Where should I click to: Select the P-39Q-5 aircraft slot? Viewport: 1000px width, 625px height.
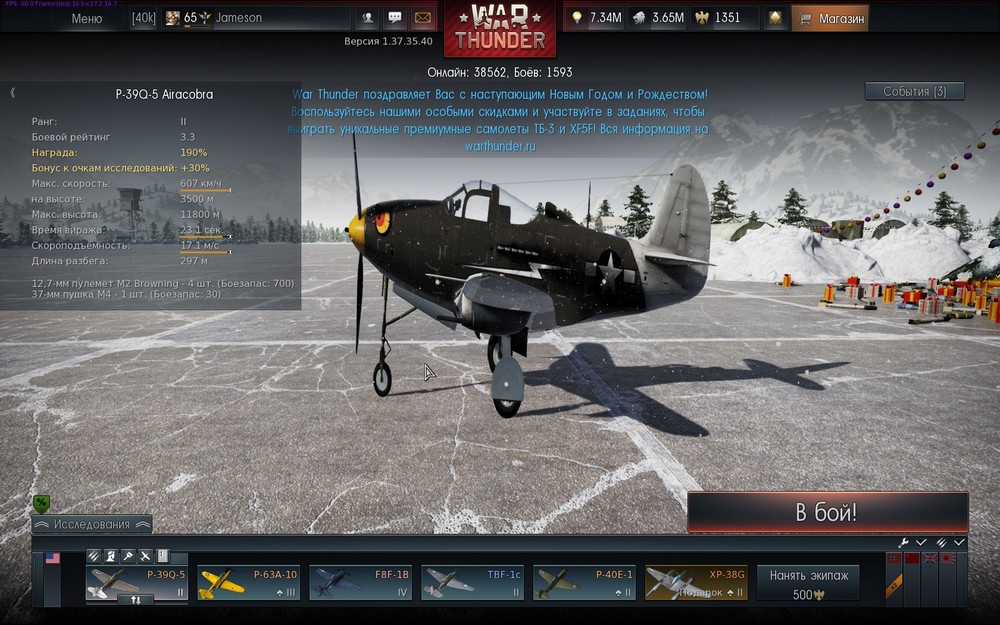[136, 582]
